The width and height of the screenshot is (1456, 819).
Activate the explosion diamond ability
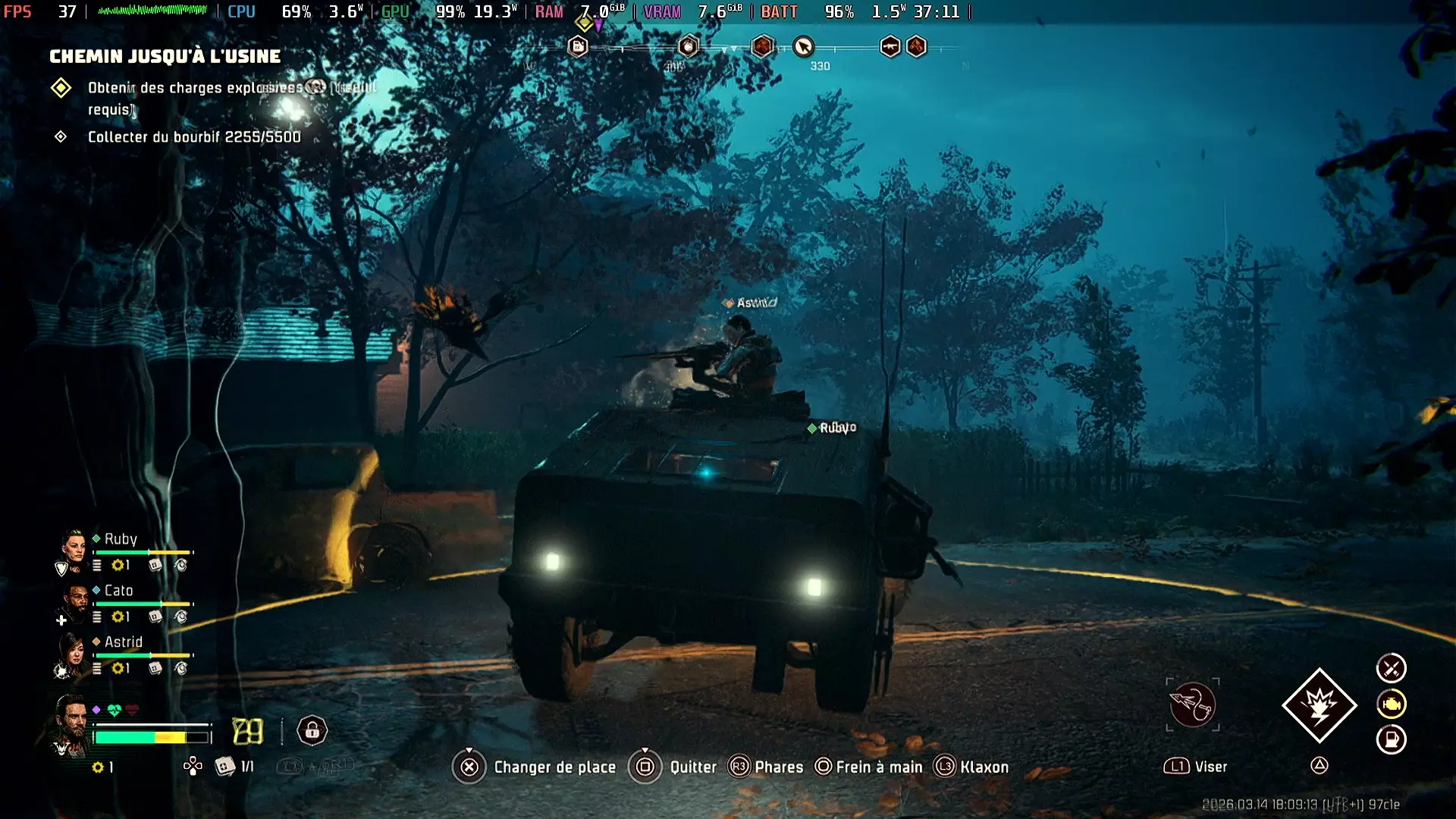1319,705
